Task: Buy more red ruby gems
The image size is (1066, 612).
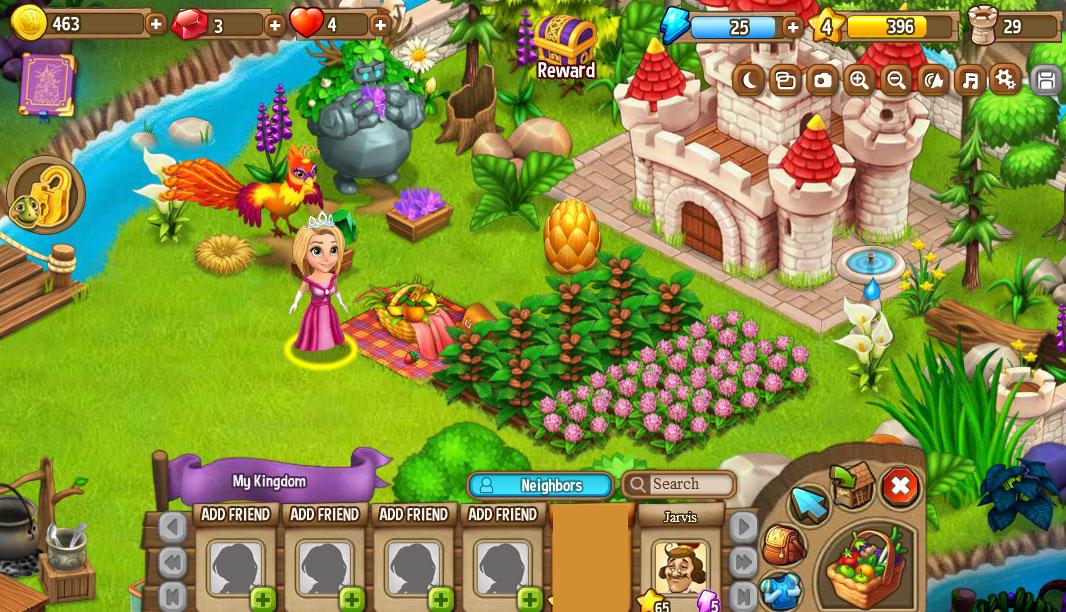Action: coord(275,24)
